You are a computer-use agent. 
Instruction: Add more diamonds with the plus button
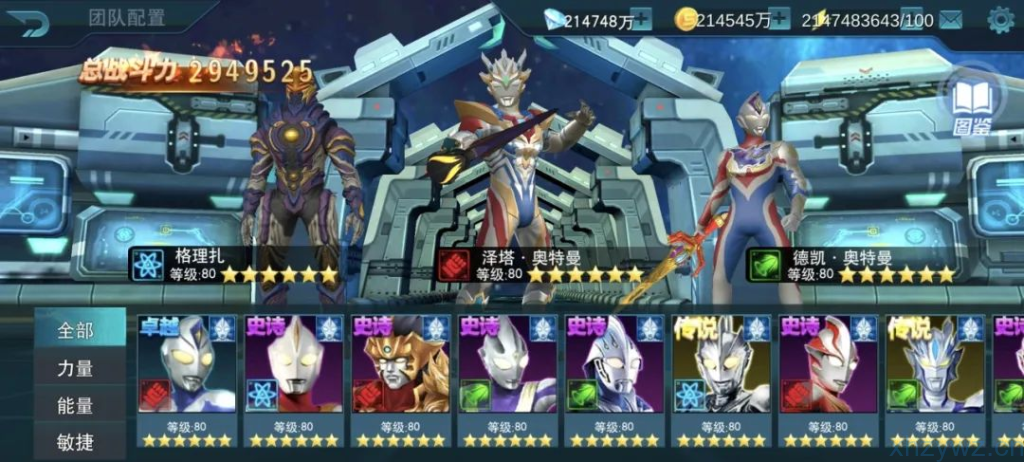641,19
